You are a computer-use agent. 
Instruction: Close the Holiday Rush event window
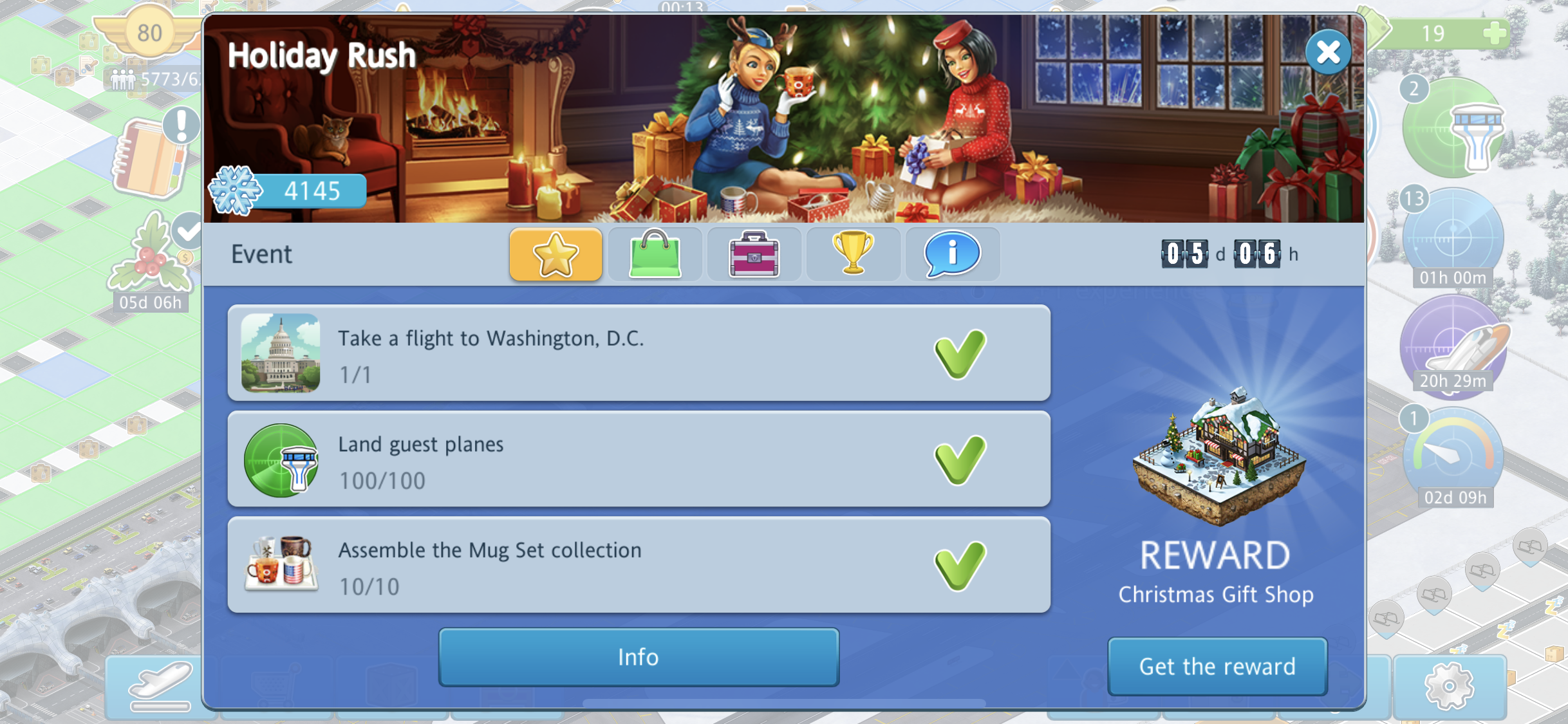tap(1328, 52)
